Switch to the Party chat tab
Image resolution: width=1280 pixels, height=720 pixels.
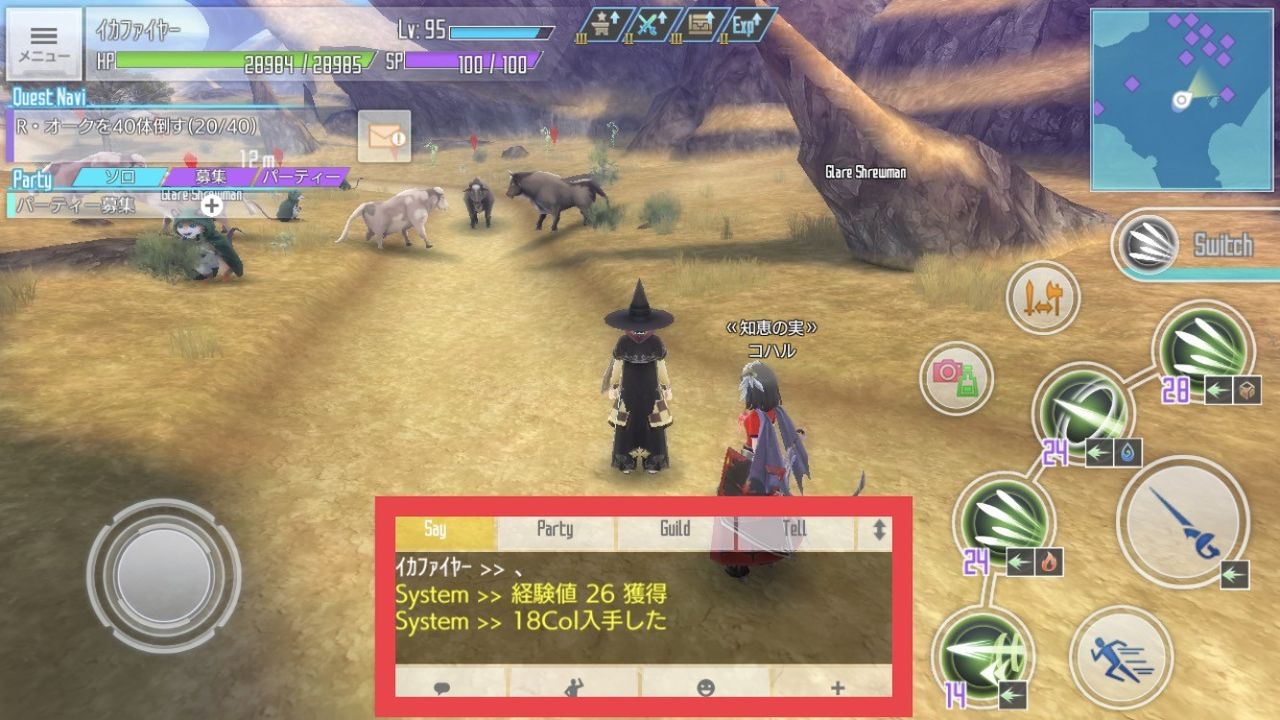(x=553, y=530)
